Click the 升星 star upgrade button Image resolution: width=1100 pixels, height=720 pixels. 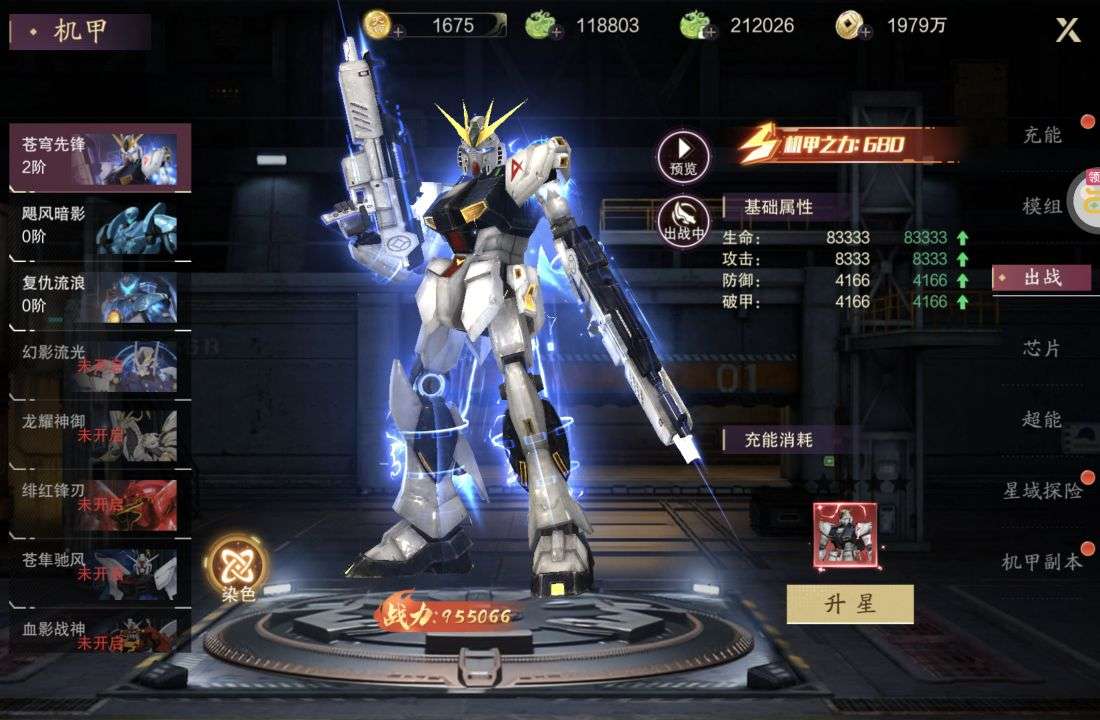coord(850,604)
